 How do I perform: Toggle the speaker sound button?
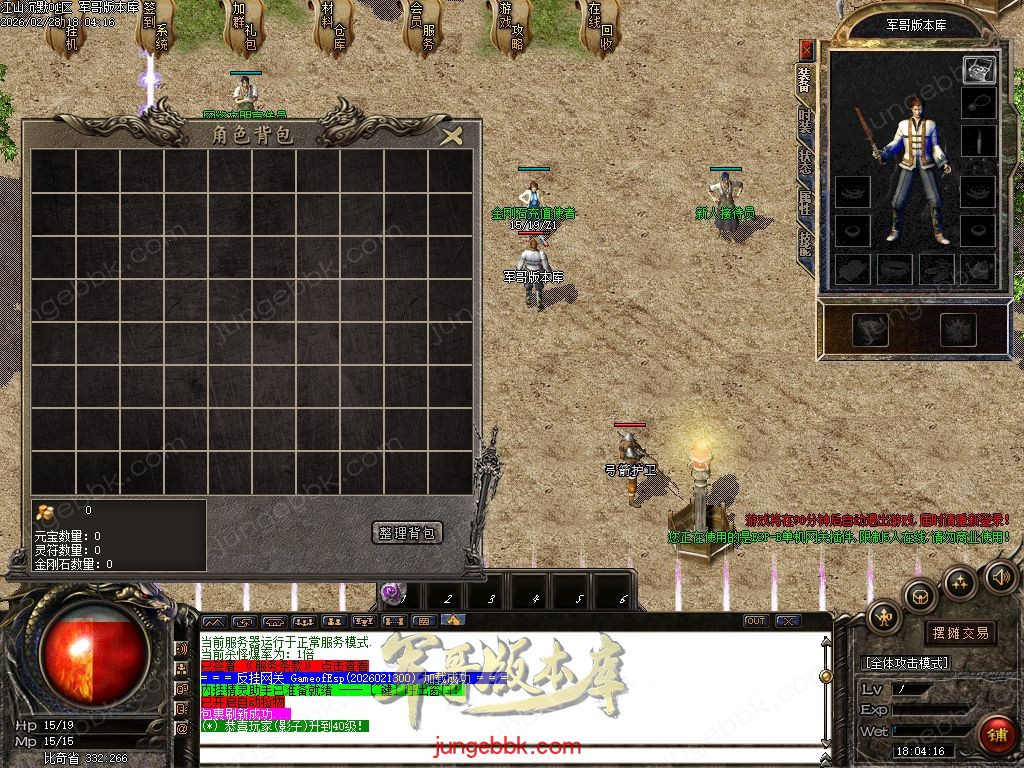pyautogui.click(x=1001, y=576)
